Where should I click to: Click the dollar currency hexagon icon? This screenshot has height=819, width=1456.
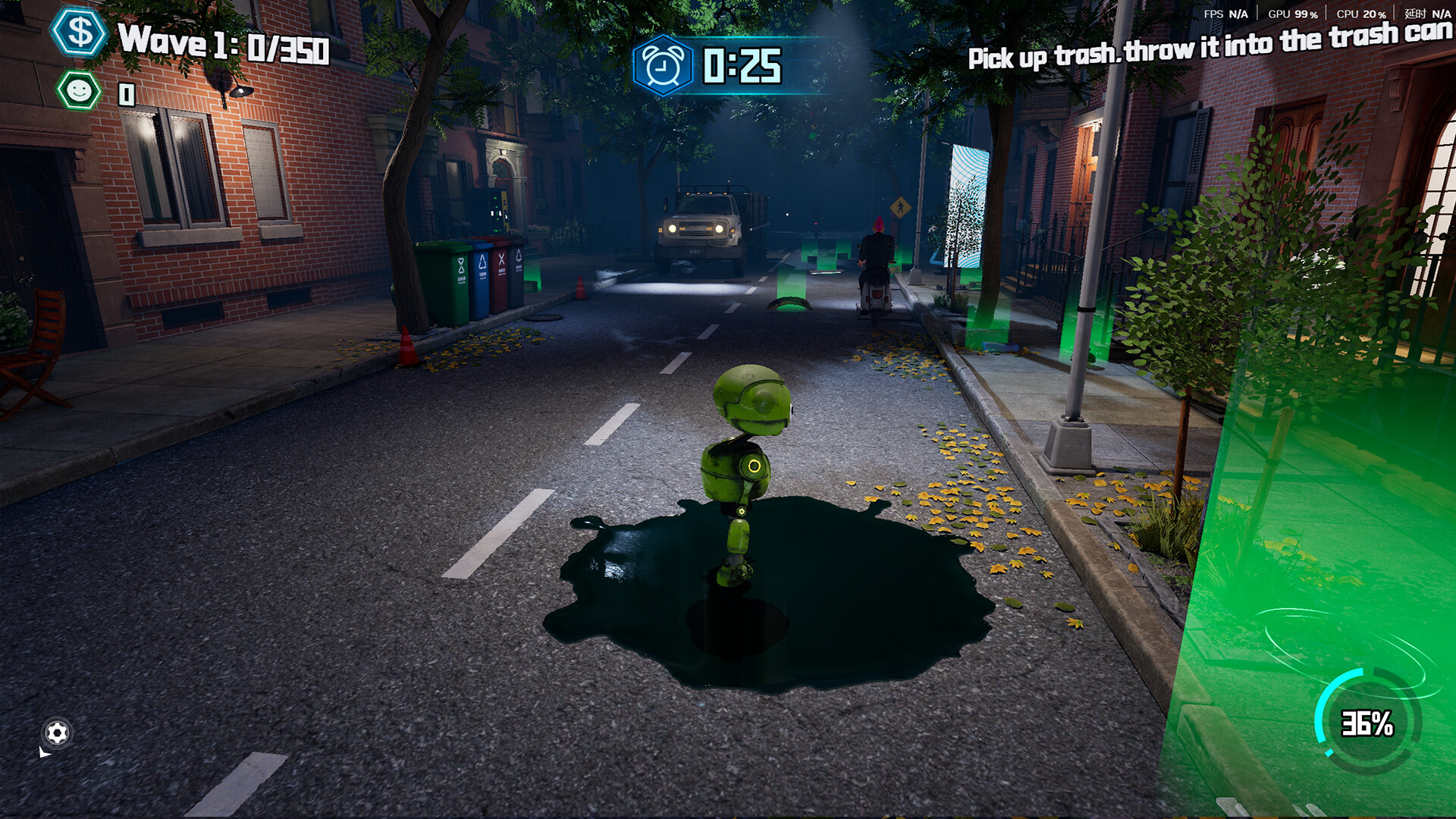81,32
